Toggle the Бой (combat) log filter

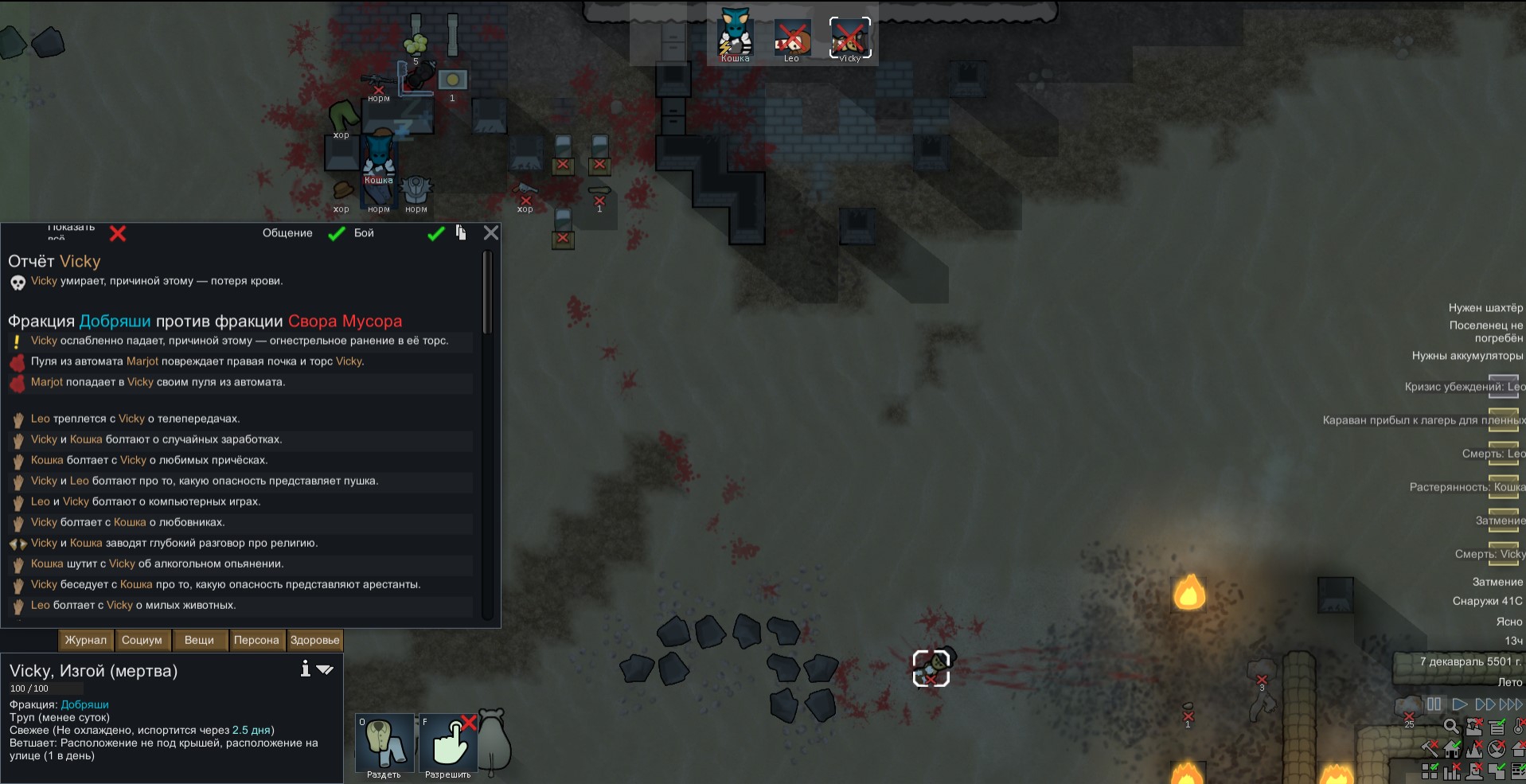click(x=435, y=233)
